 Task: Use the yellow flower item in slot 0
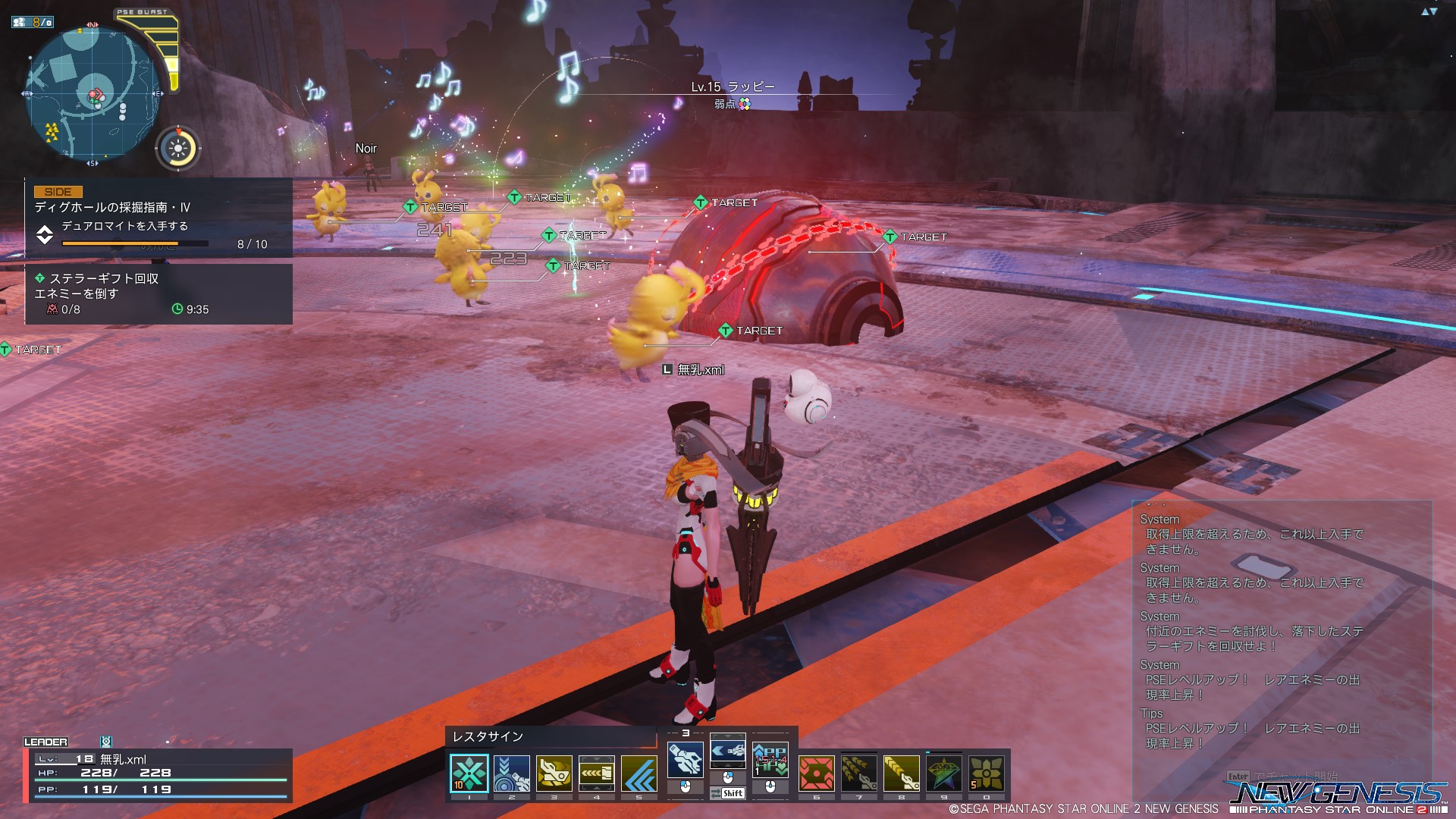coord(987,773)
